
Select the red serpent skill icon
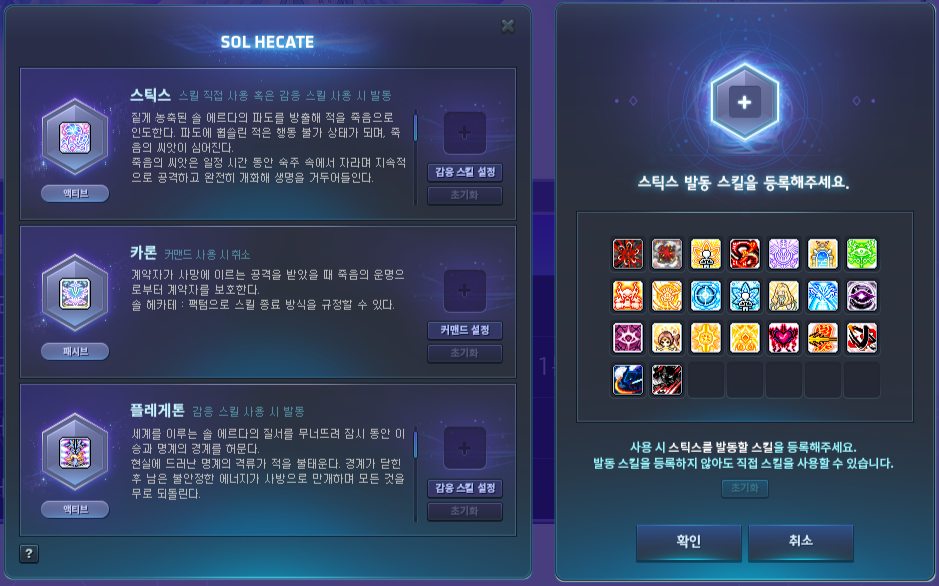click(745, 254)
